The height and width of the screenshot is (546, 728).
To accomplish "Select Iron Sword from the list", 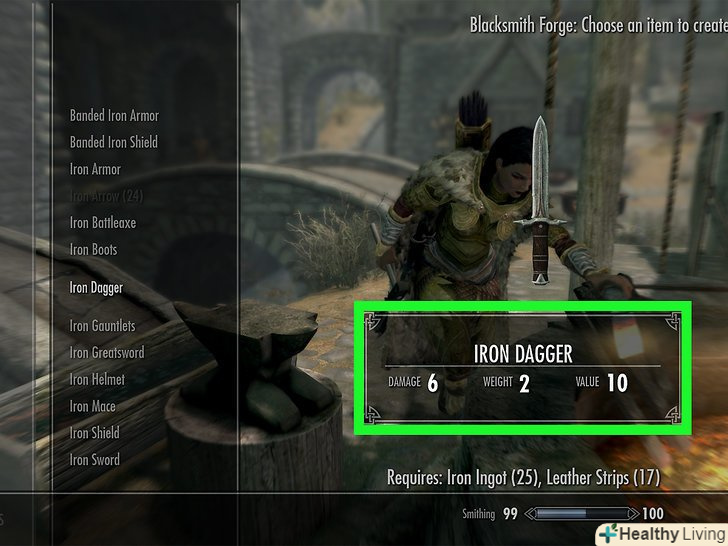I will 94,461.
